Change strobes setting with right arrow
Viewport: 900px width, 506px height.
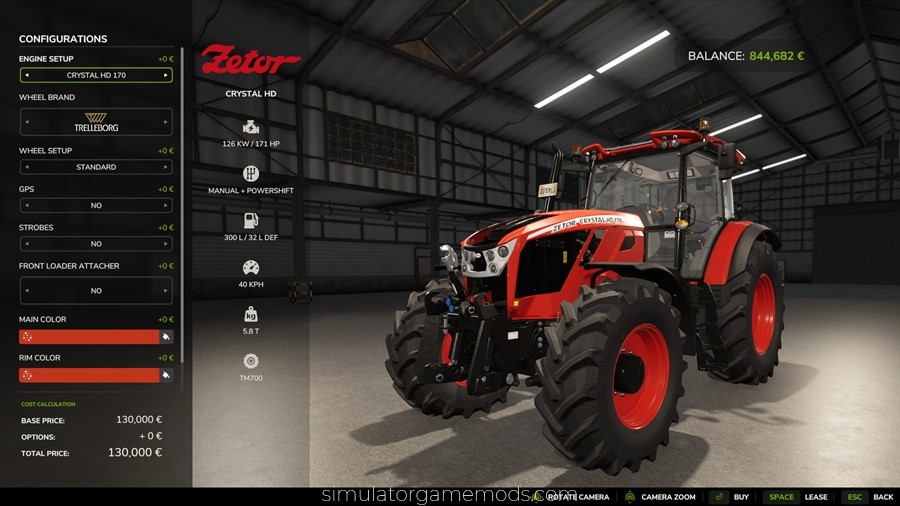pos(166,243)
